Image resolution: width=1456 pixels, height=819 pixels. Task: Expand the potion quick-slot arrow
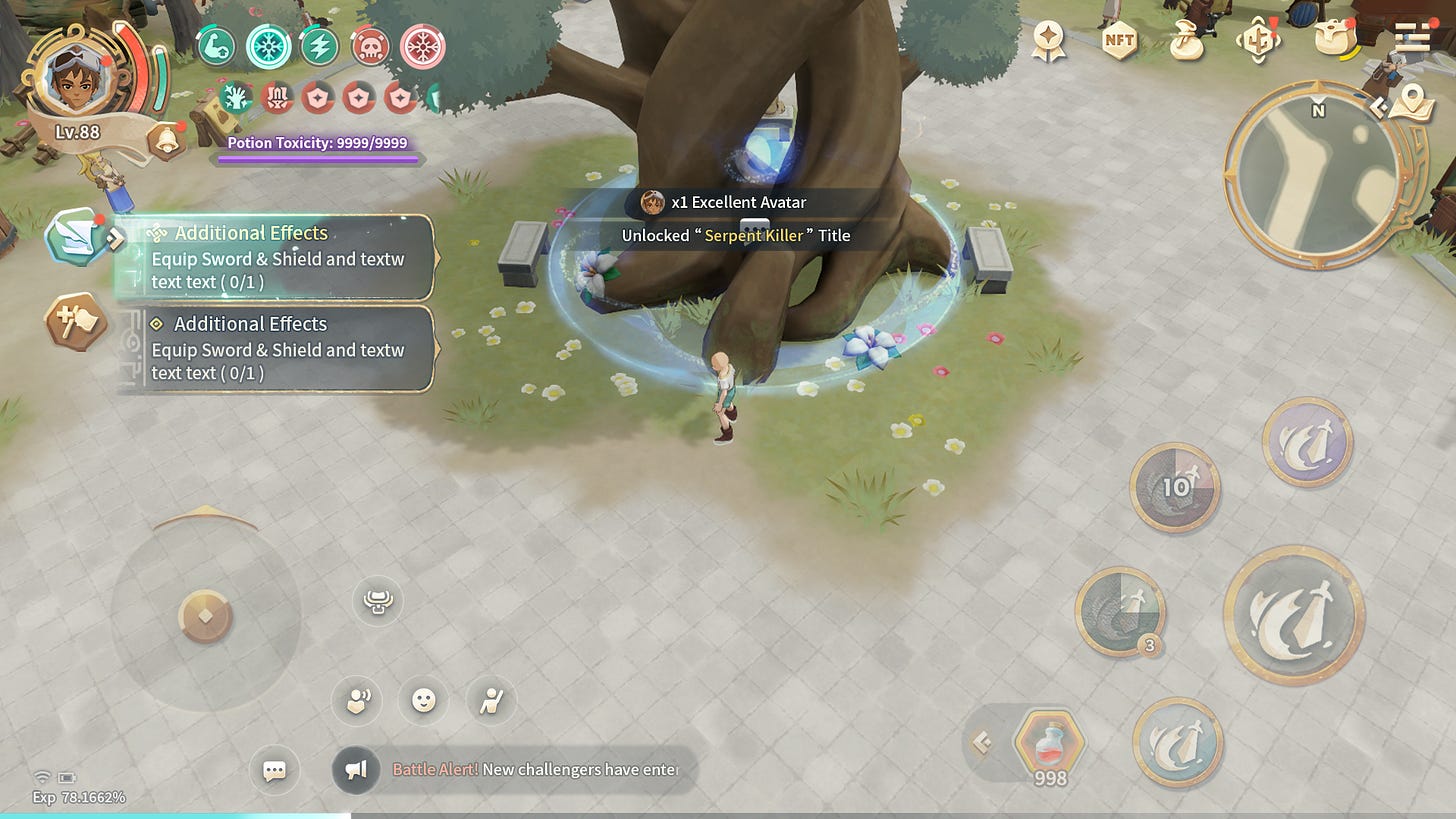982,742
